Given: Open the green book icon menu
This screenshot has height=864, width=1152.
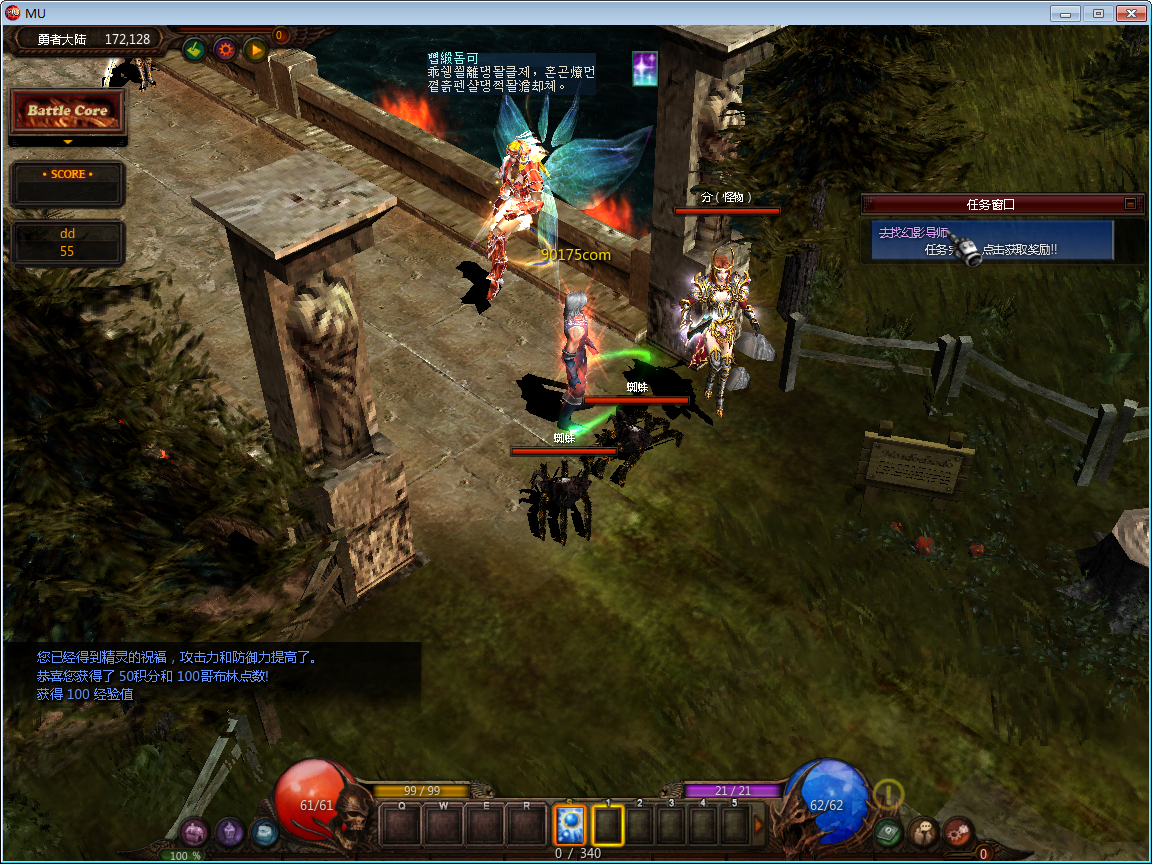Looking at the screenshot, I should [x=888, y=831].
